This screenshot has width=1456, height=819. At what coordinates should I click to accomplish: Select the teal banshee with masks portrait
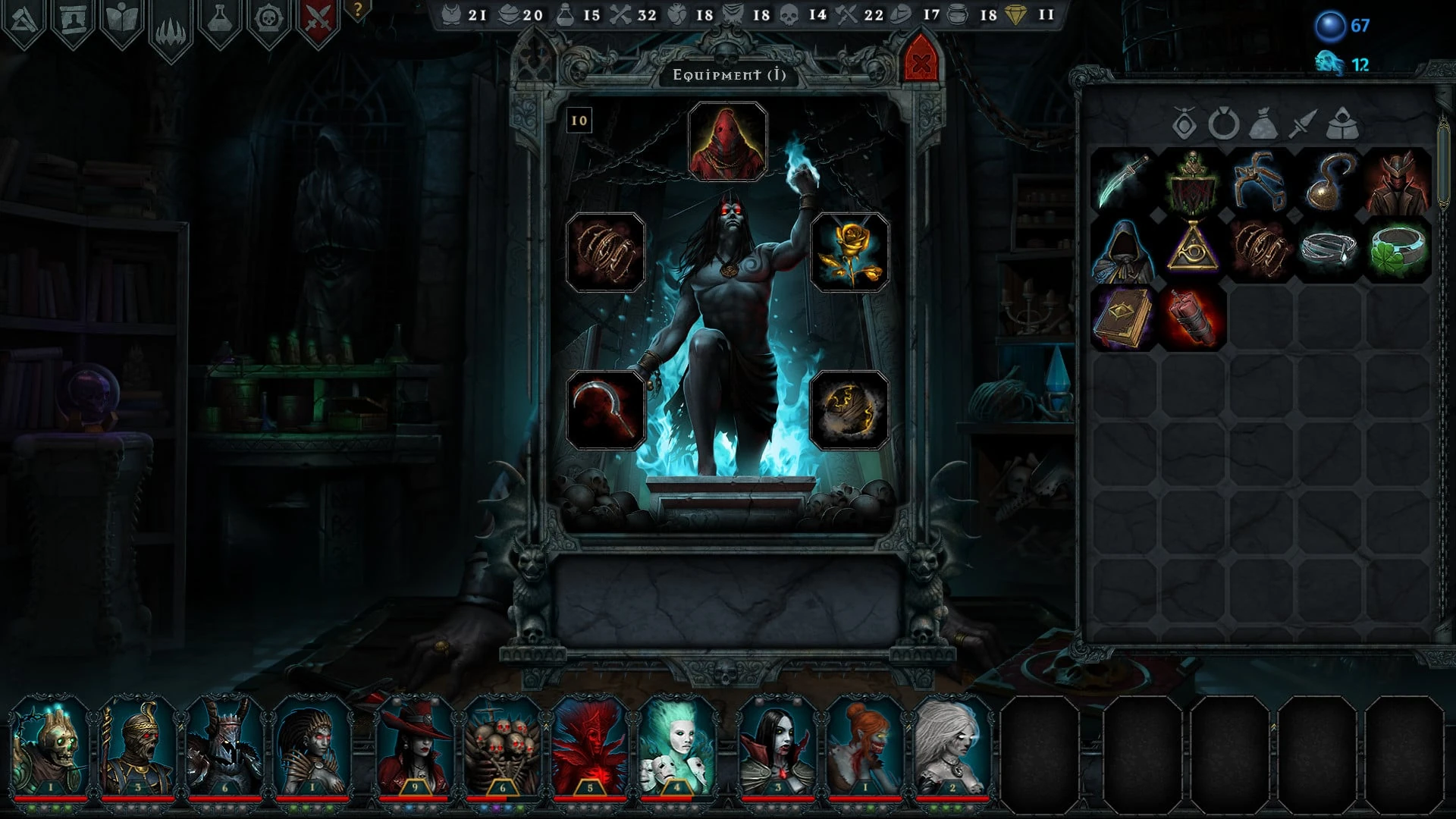click(x=676, y=747)
